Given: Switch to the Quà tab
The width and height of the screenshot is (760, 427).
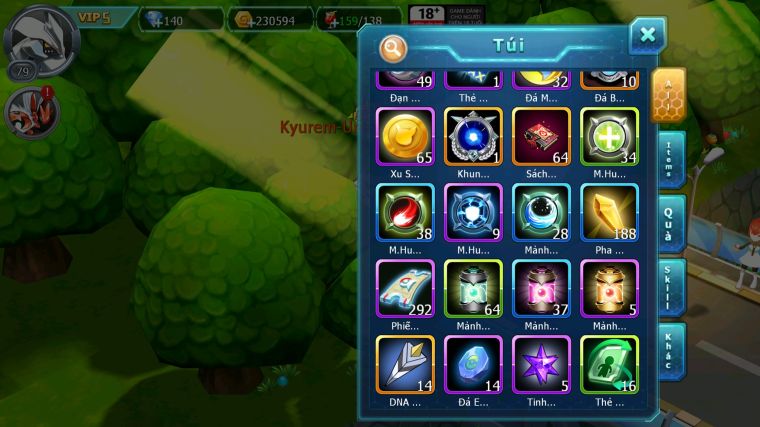Looking at the screenshot, I should tap(669, 224).
